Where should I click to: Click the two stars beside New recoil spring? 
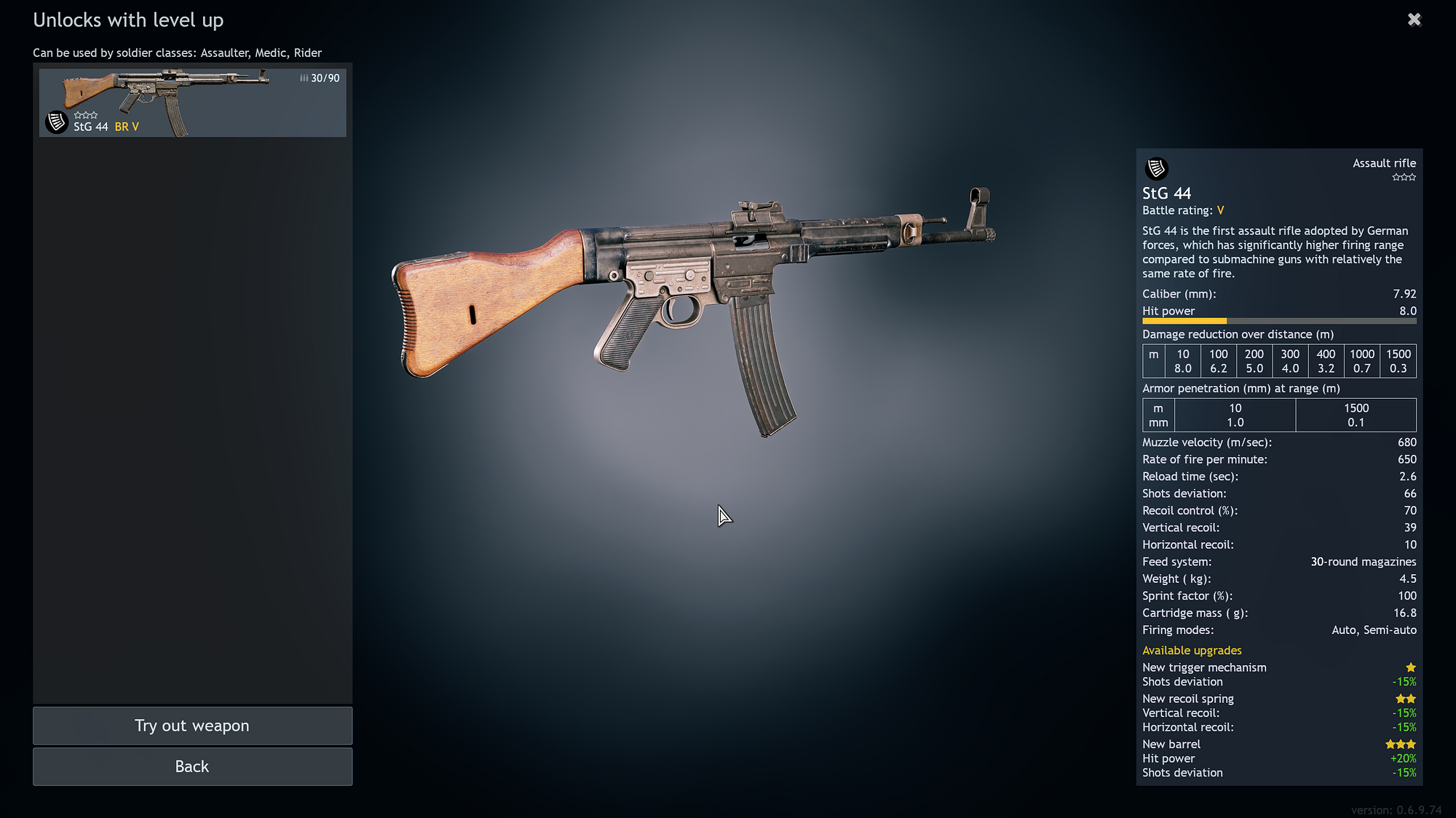point(1405,698)
